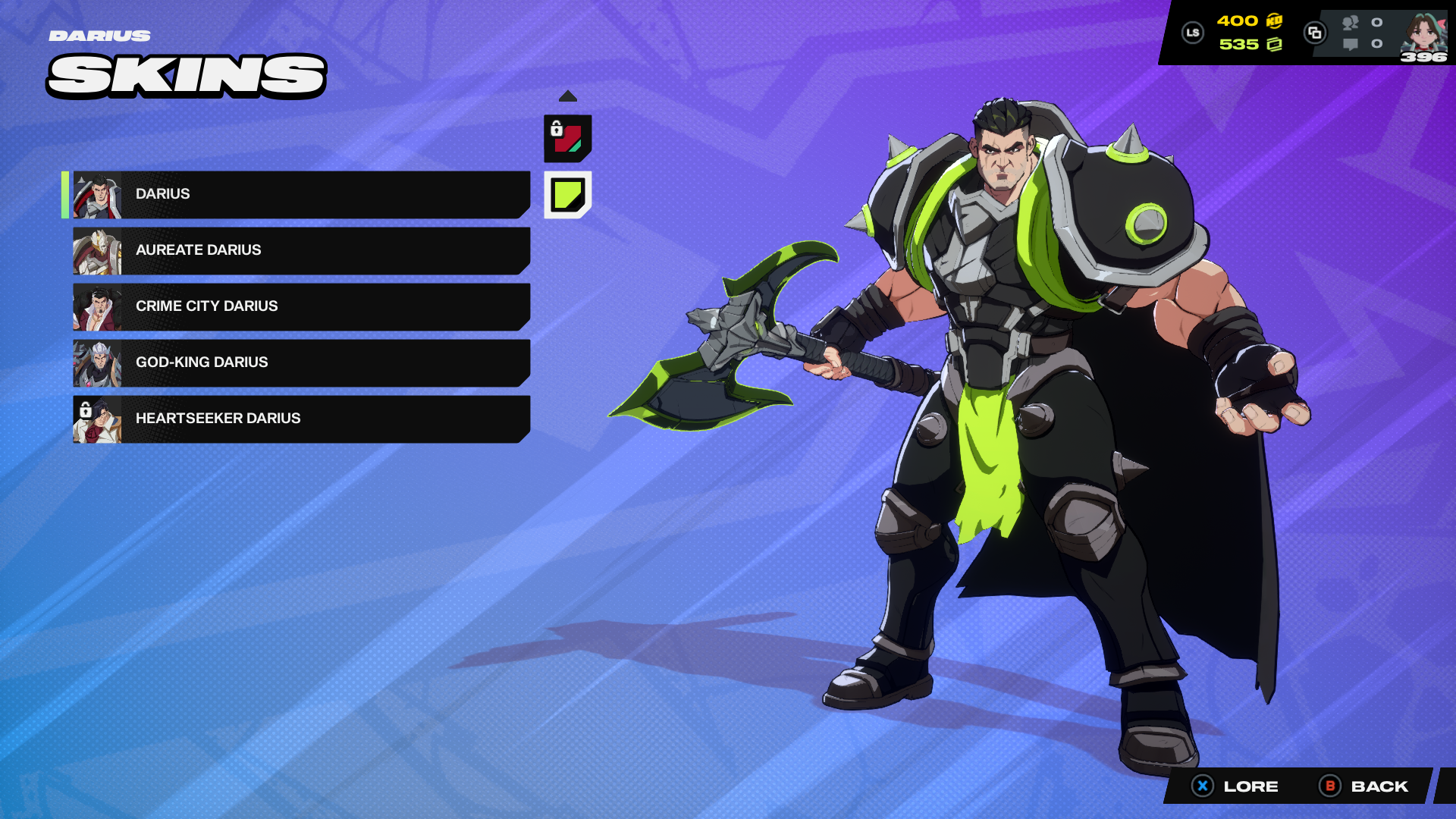
Task: Select the locked red color swatch
Action: pos(567,139)
